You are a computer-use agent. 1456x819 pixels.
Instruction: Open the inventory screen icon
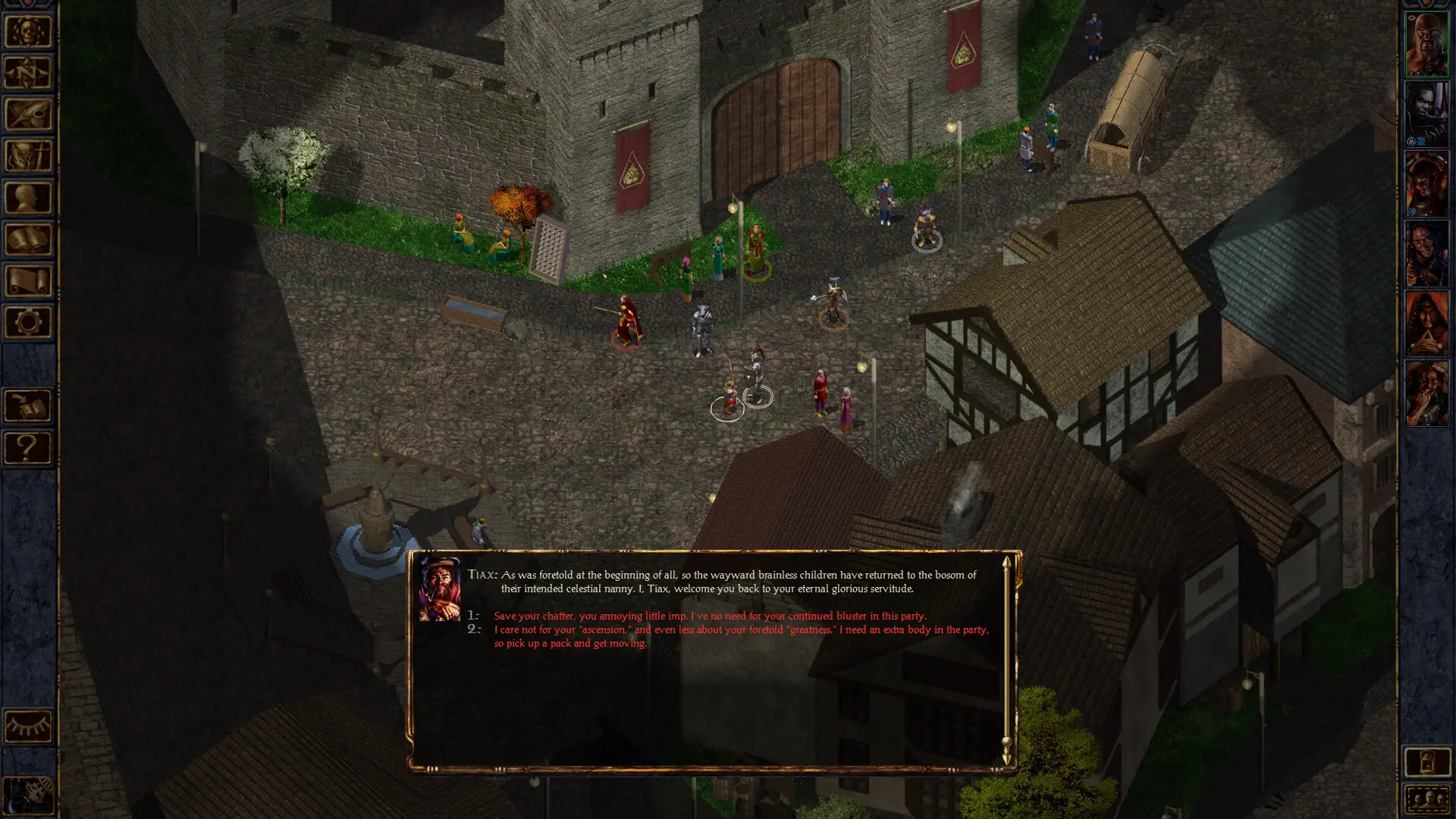pos(28,156)
